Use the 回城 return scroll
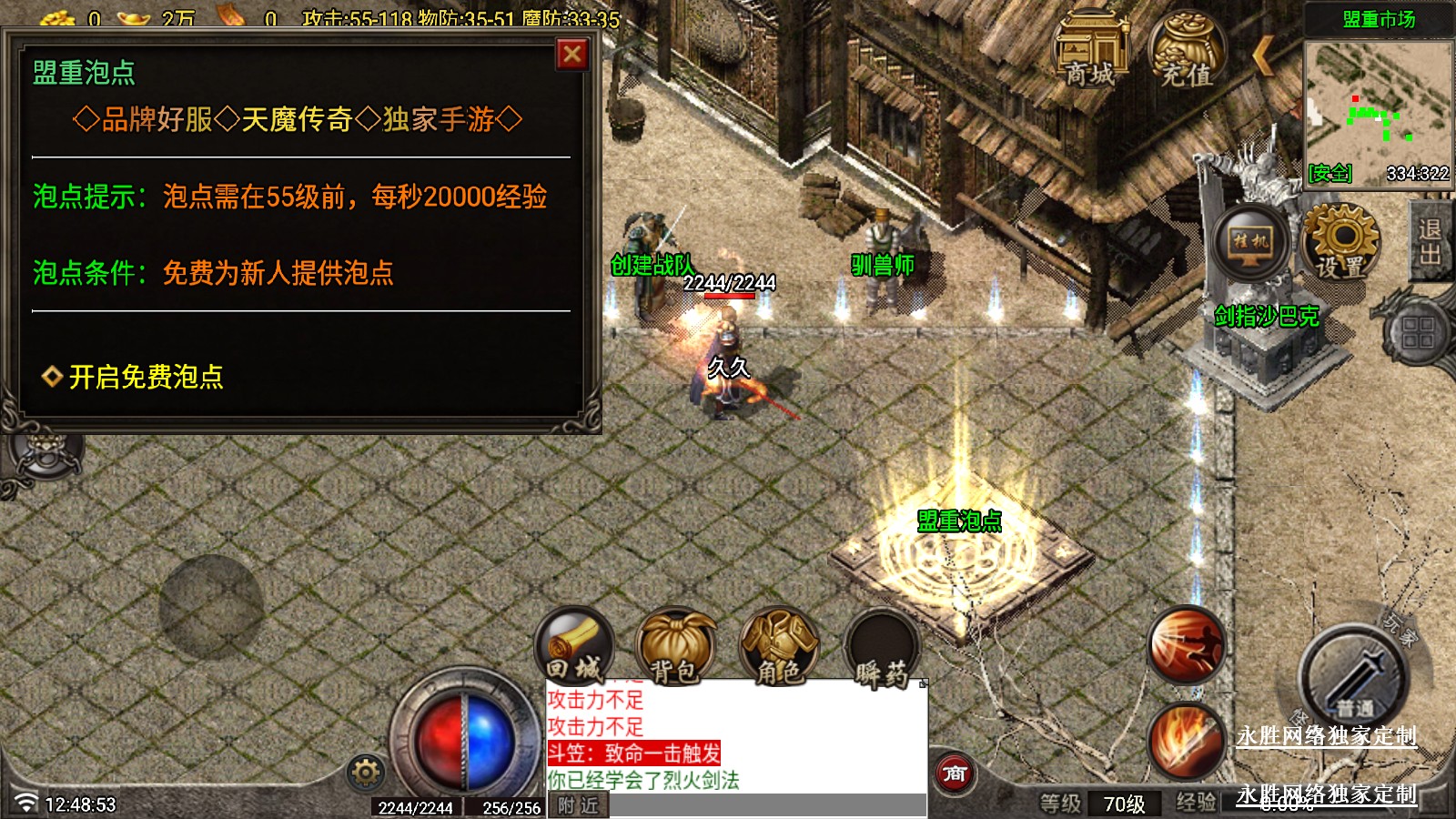 coord(575,648)
